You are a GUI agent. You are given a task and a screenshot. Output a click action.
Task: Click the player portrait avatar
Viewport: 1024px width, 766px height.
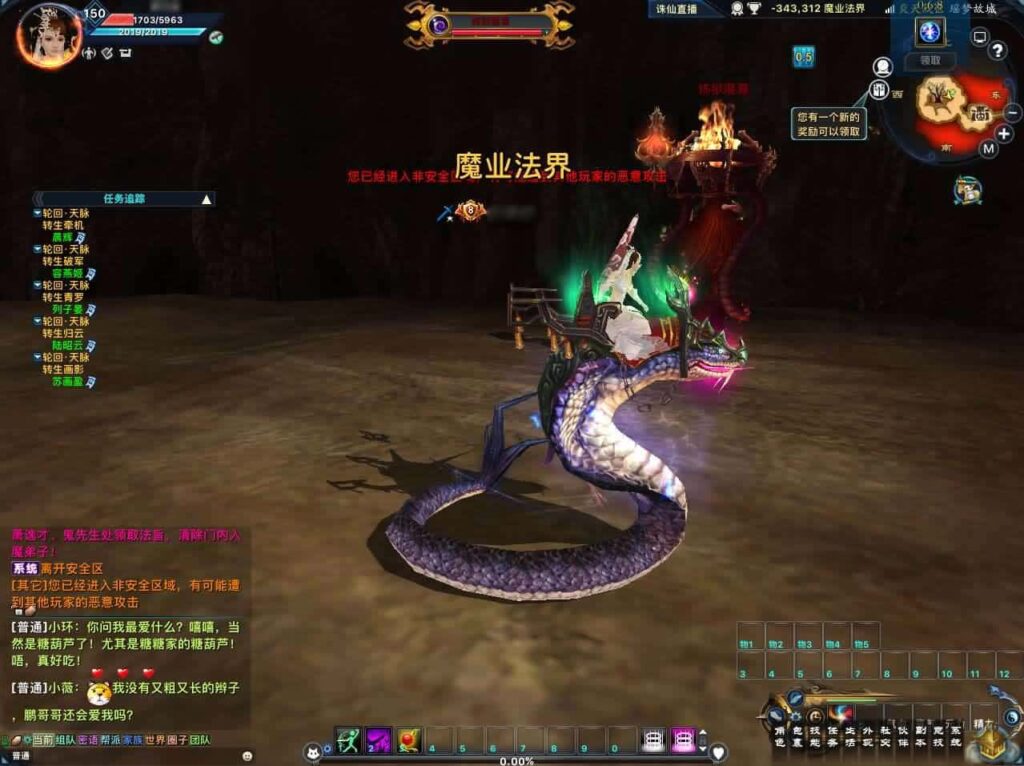click(48, 36)
